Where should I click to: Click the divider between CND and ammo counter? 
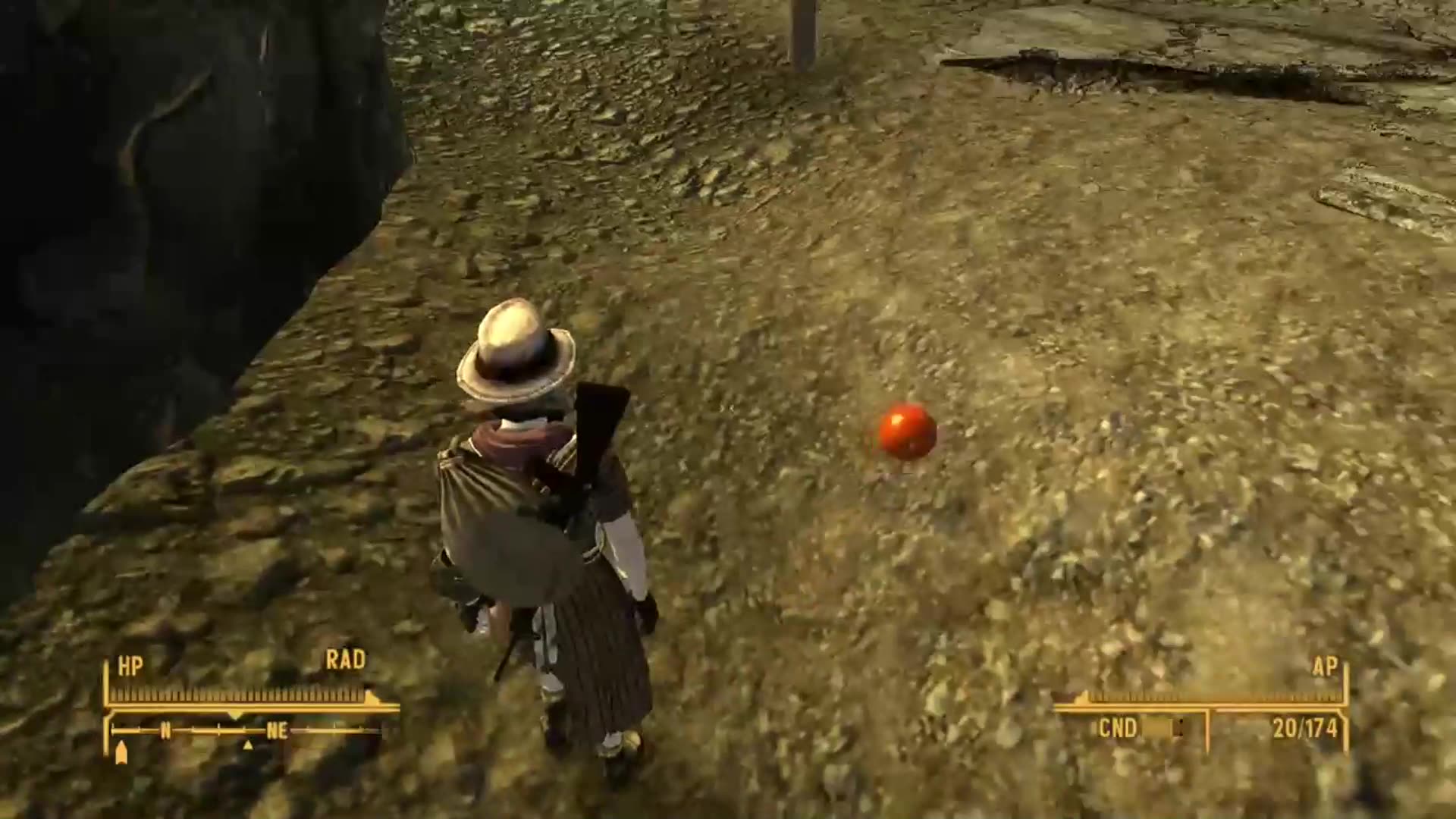1208,729
